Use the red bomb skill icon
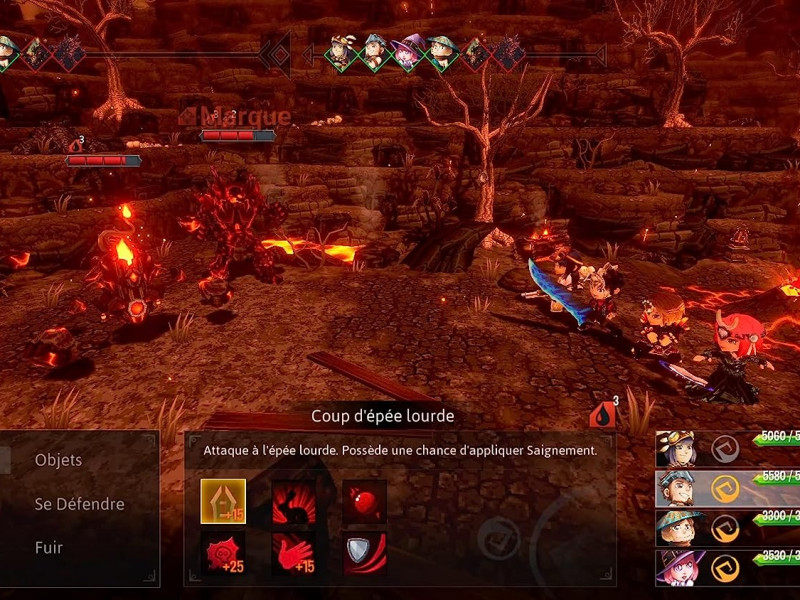 coord(364,501)
